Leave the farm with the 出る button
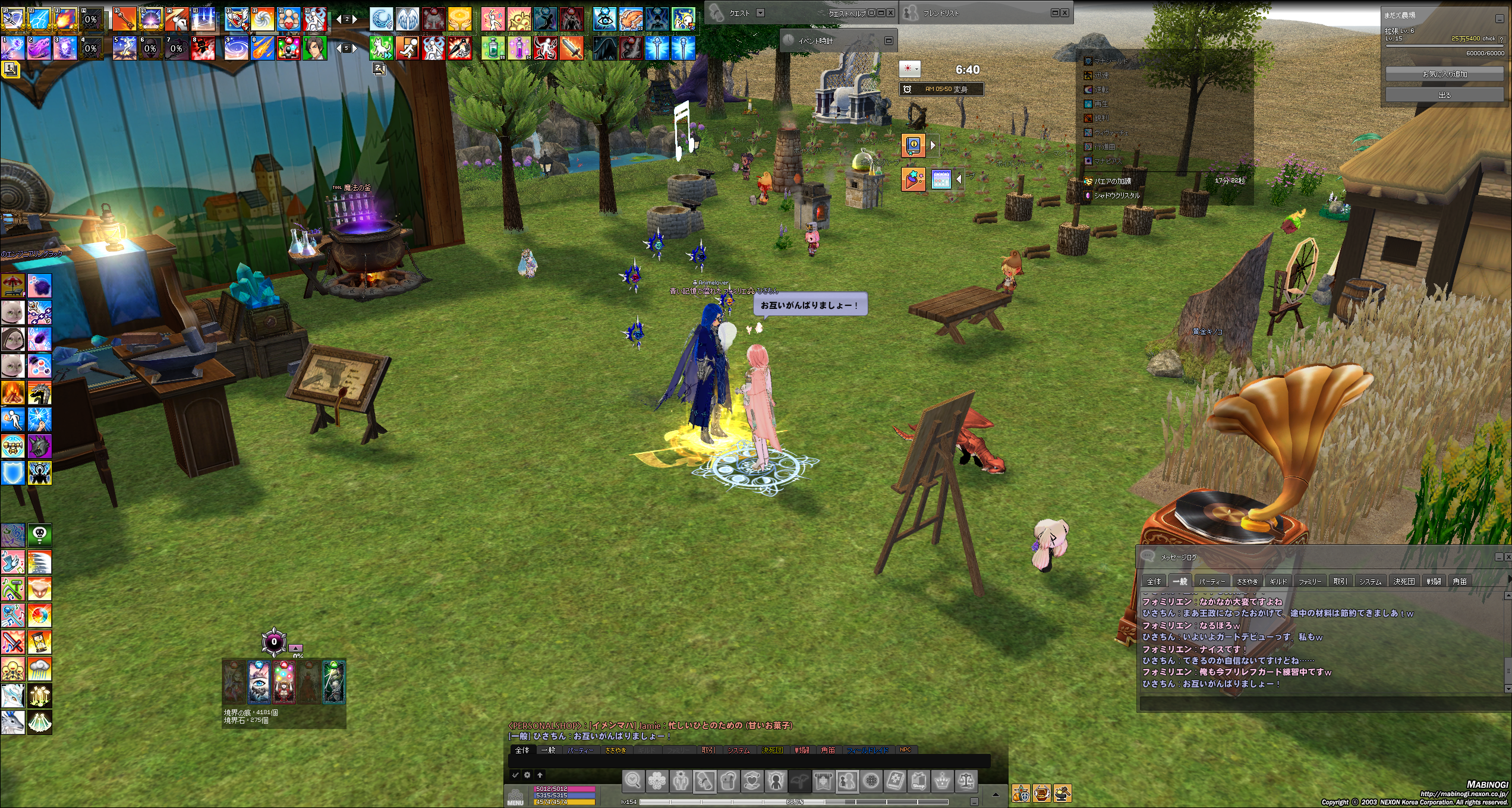Viewport: 1512px width, 808px height. click(x=1444, y=95)
